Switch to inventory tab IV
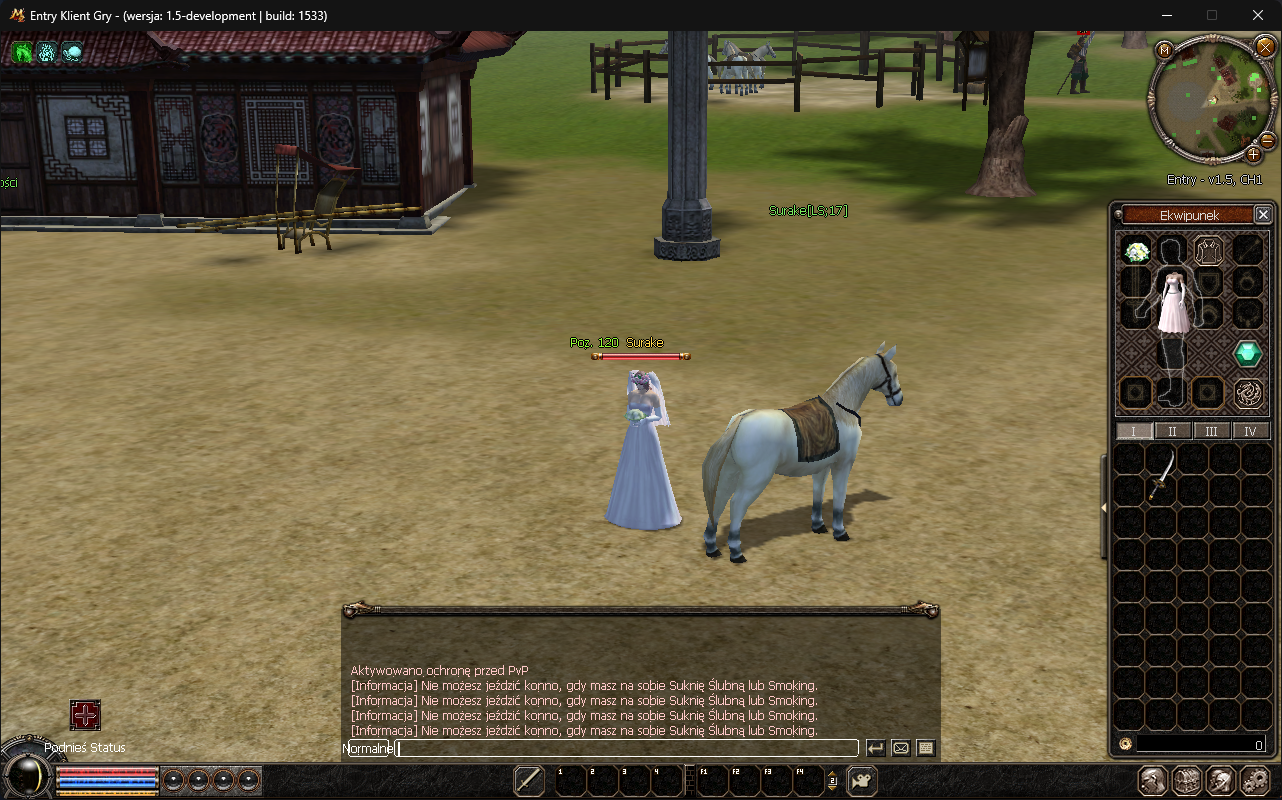Image resolution: width=1282 pixels, height=800 pixels. pyautogui.click(x=1251, y=430)
